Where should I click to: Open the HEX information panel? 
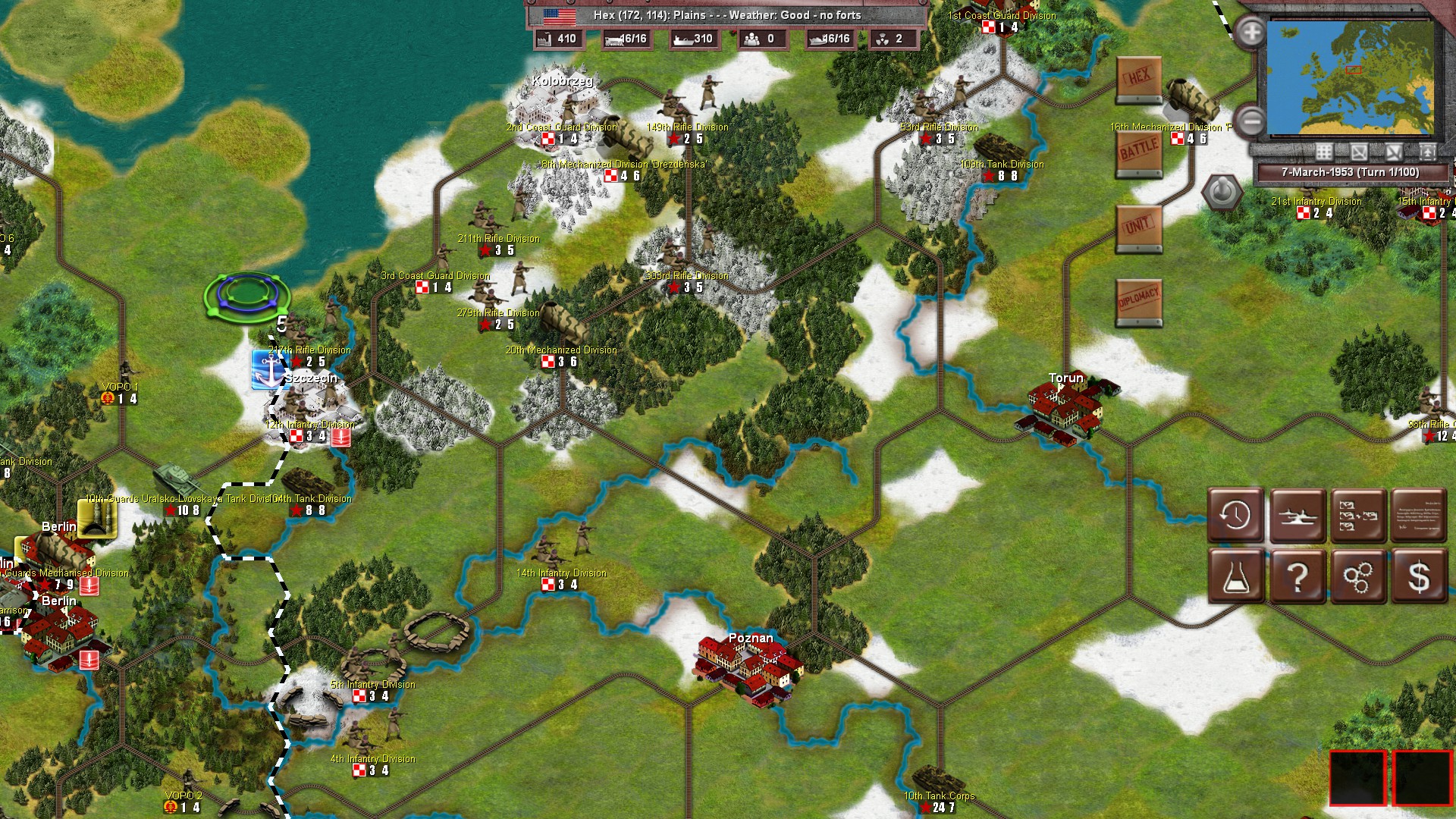tap(1137, 78)
